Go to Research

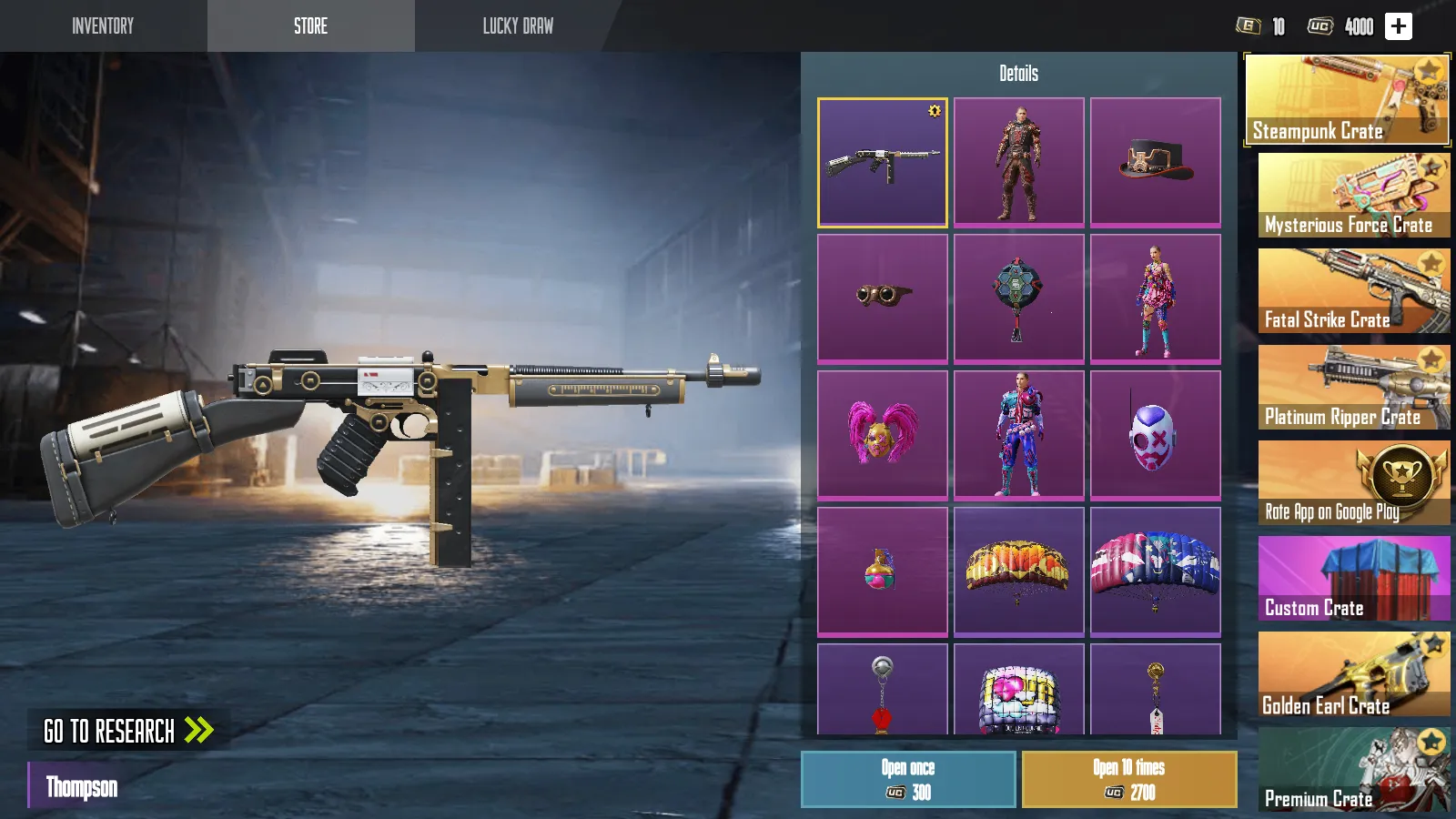(128, 731)
